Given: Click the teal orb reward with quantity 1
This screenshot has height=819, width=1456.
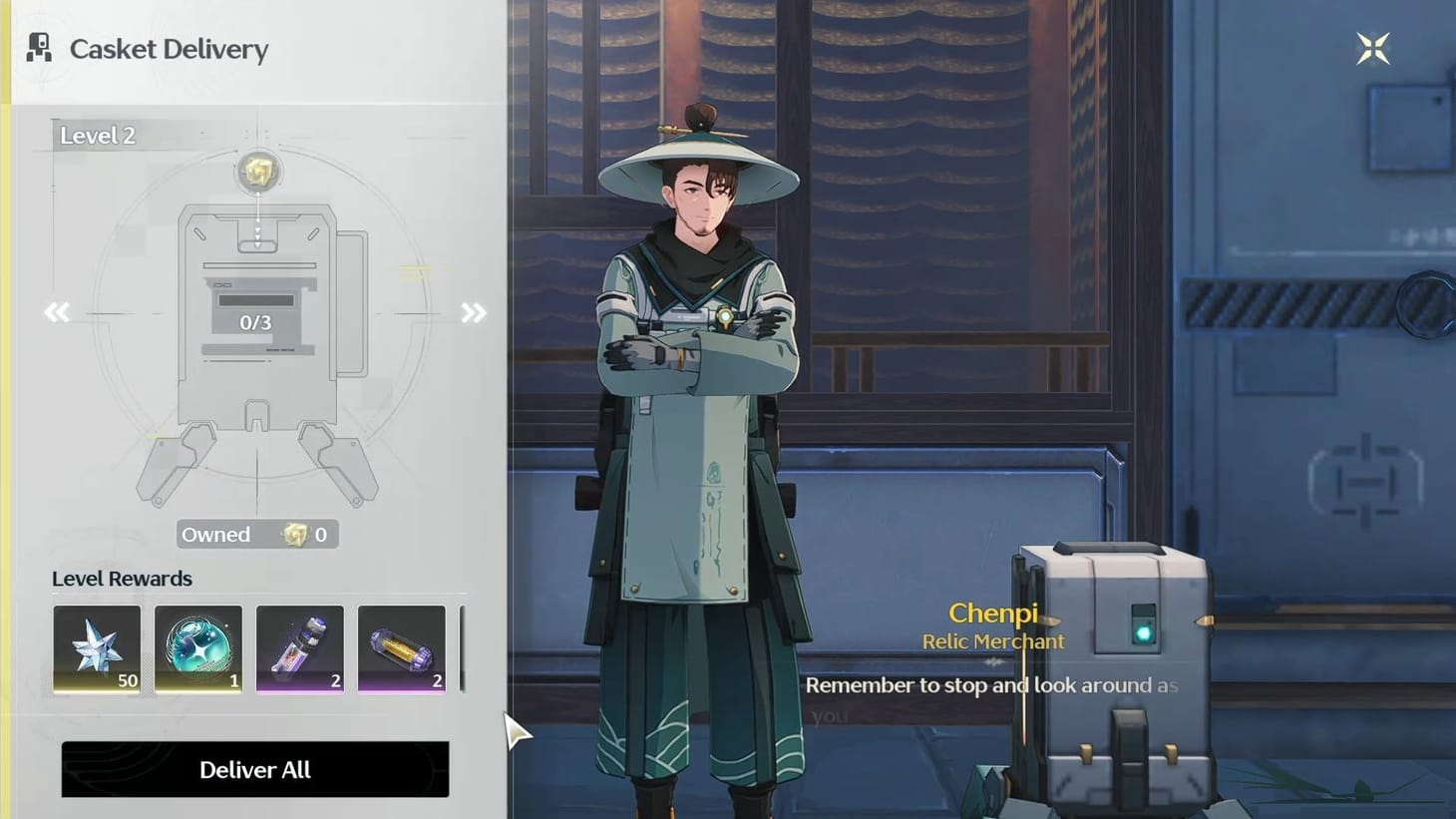Looking at the screenshot, I should click(198, 648).
